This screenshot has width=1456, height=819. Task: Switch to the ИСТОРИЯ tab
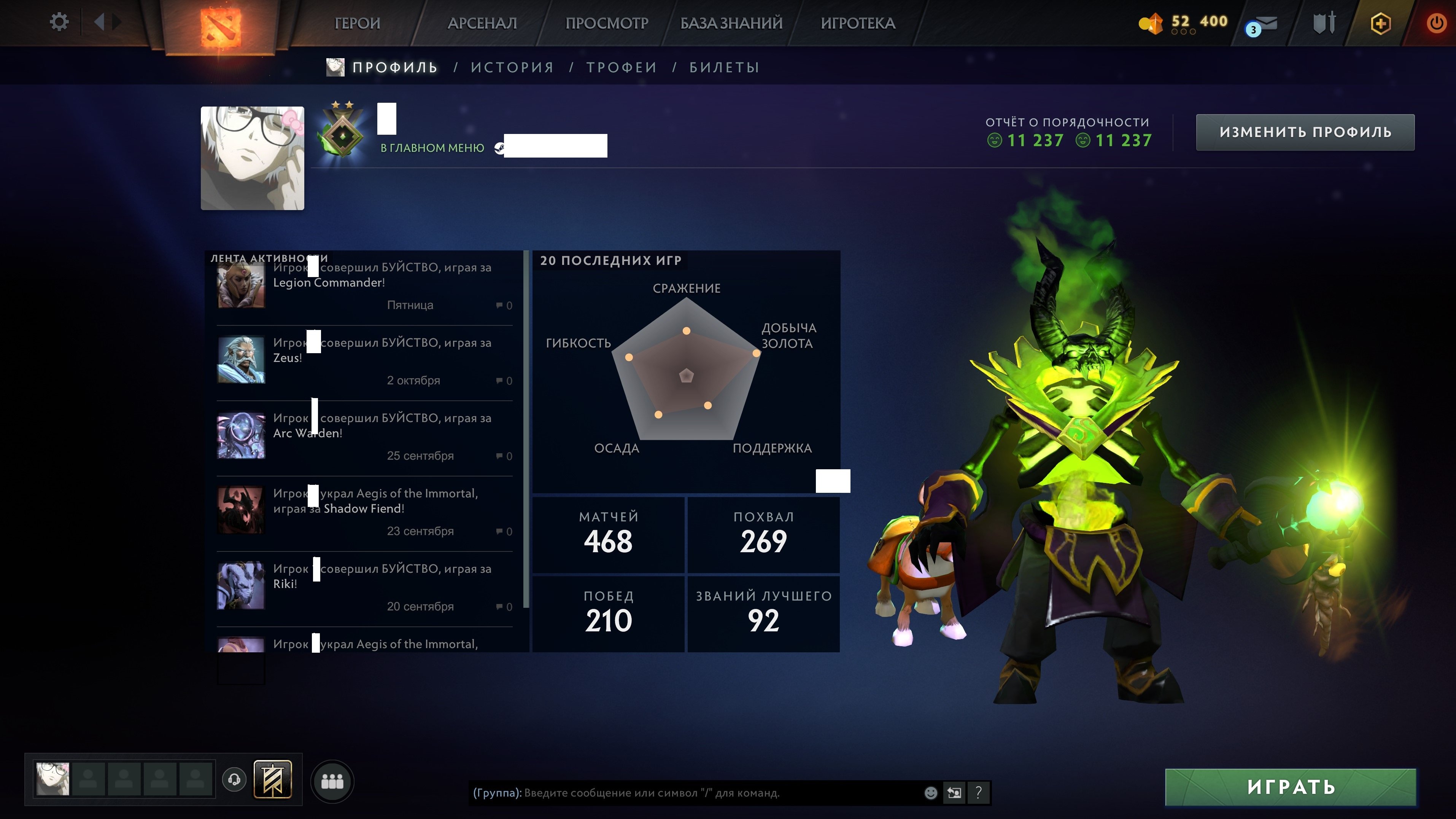[512, 67]
